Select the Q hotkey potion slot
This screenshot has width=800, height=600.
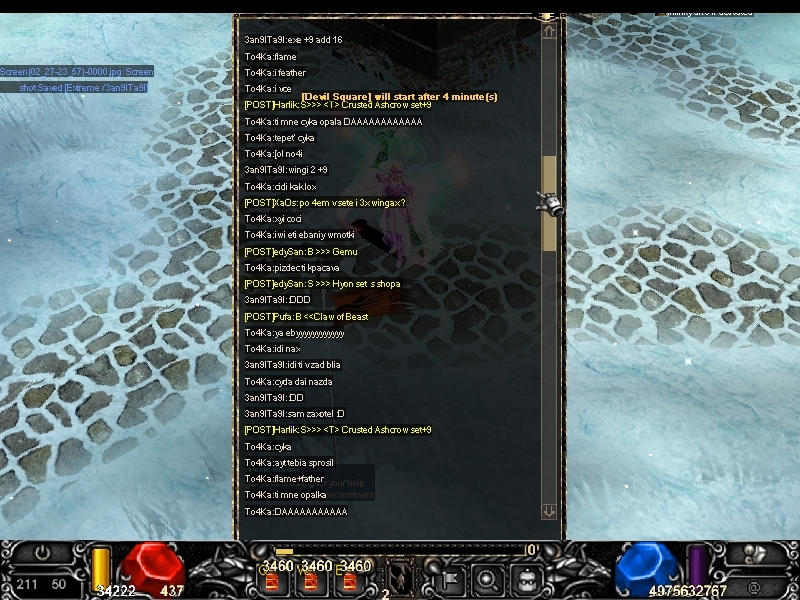[x=272, y=581]
